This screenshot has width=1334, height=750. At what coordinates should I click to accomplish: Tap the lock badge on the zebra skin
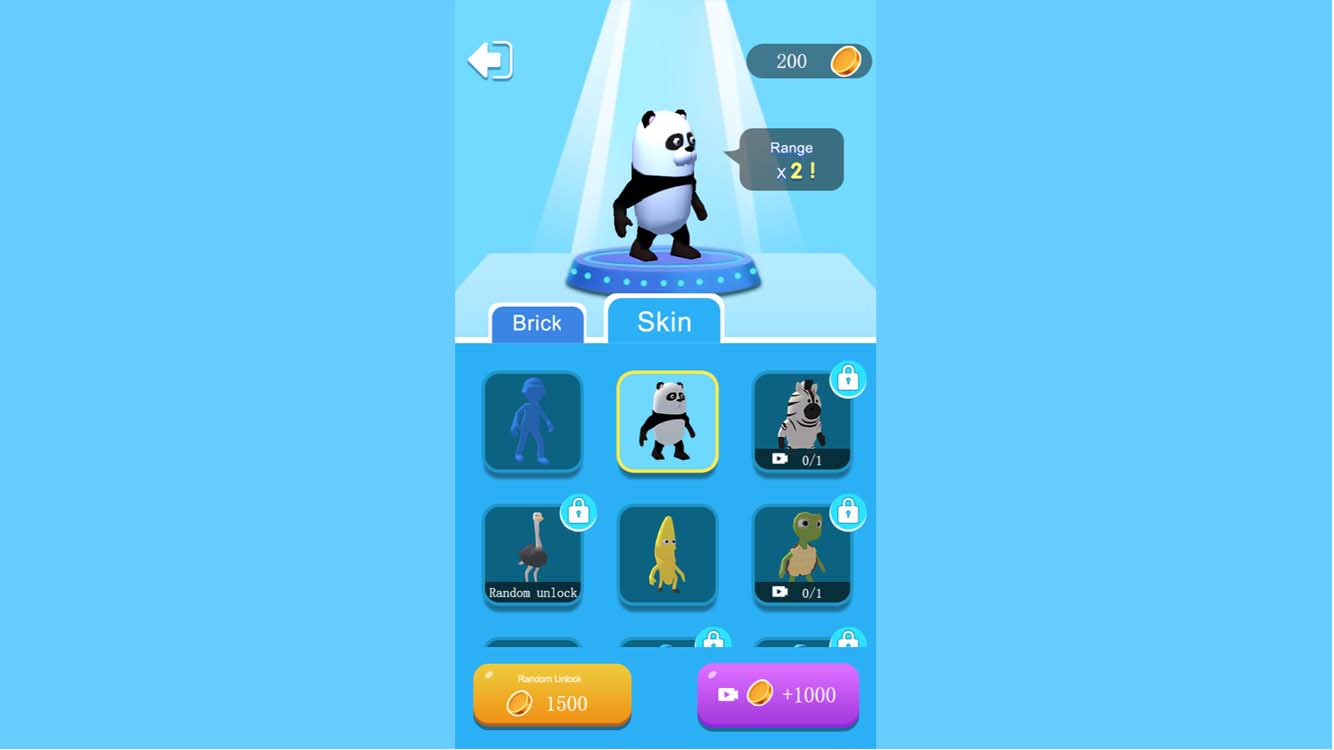point(849,380)
